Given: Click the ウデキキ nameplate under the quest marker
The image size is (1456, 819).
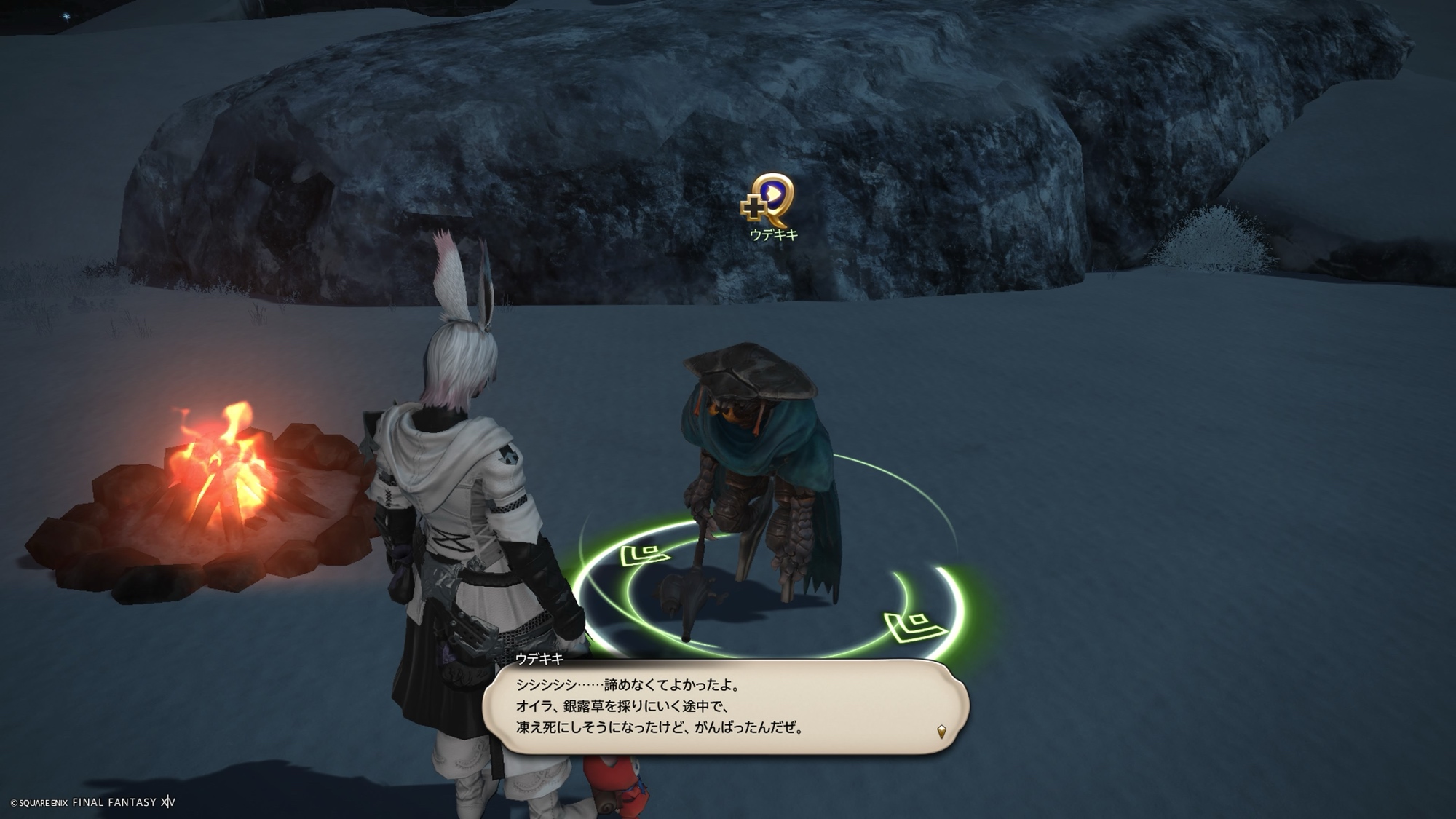Looking at the screenshot, I should [774, 235].
